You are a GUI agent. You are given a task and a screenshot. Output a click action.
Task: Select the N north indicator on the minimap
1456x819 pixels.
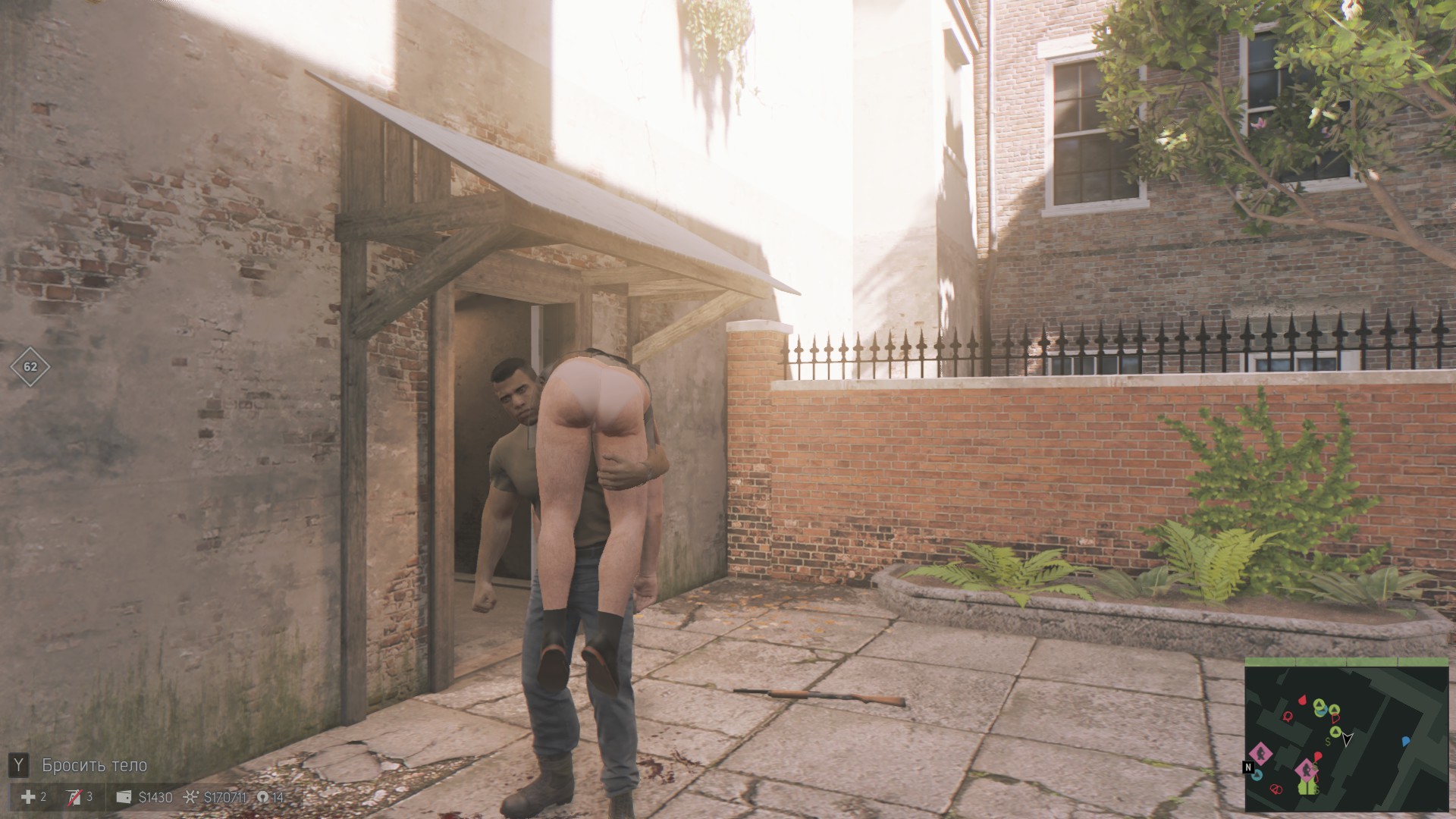[1249, 767]
